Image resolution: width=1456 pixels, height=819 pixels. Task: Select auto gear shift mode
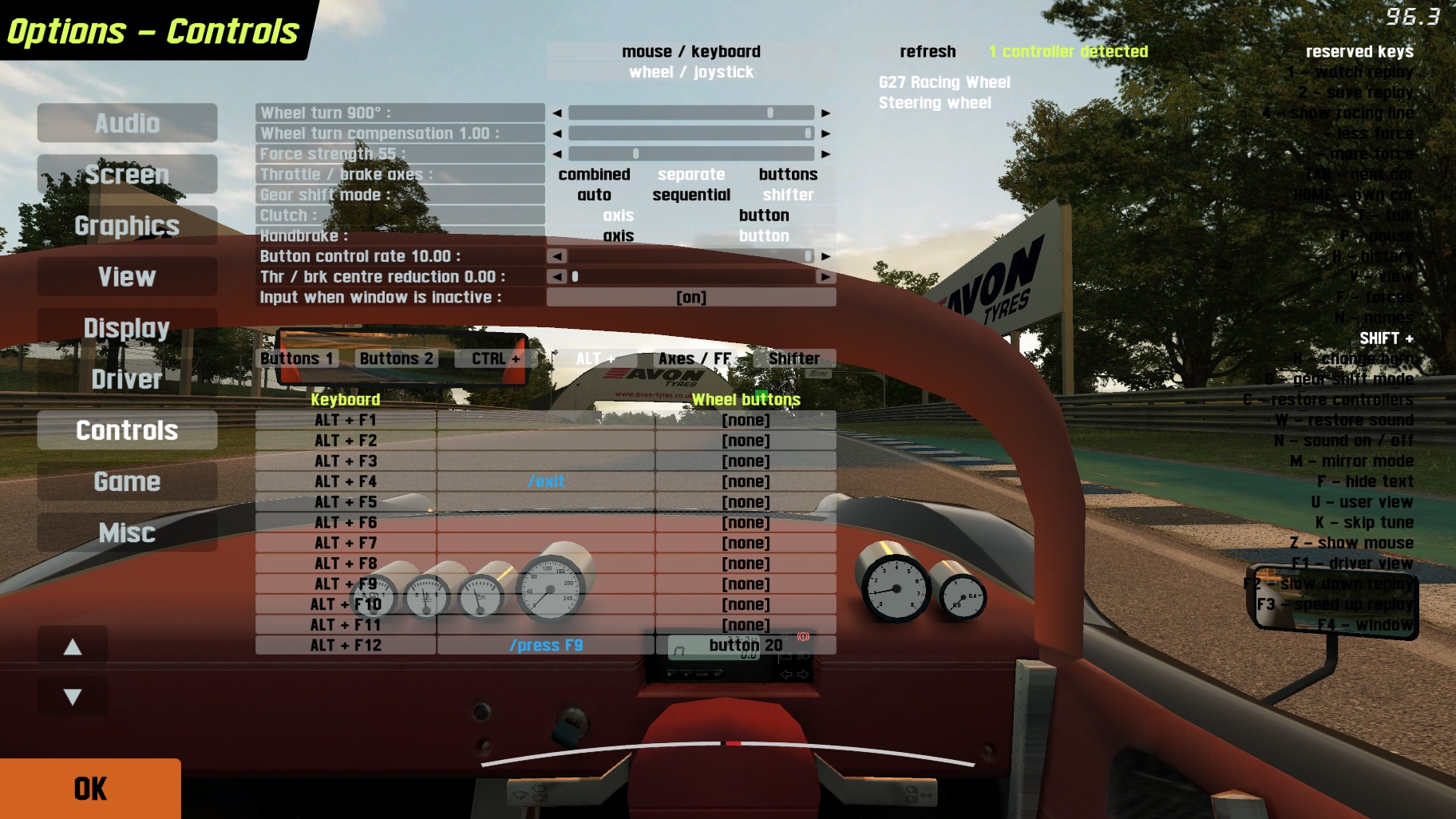tap(594, 195)
